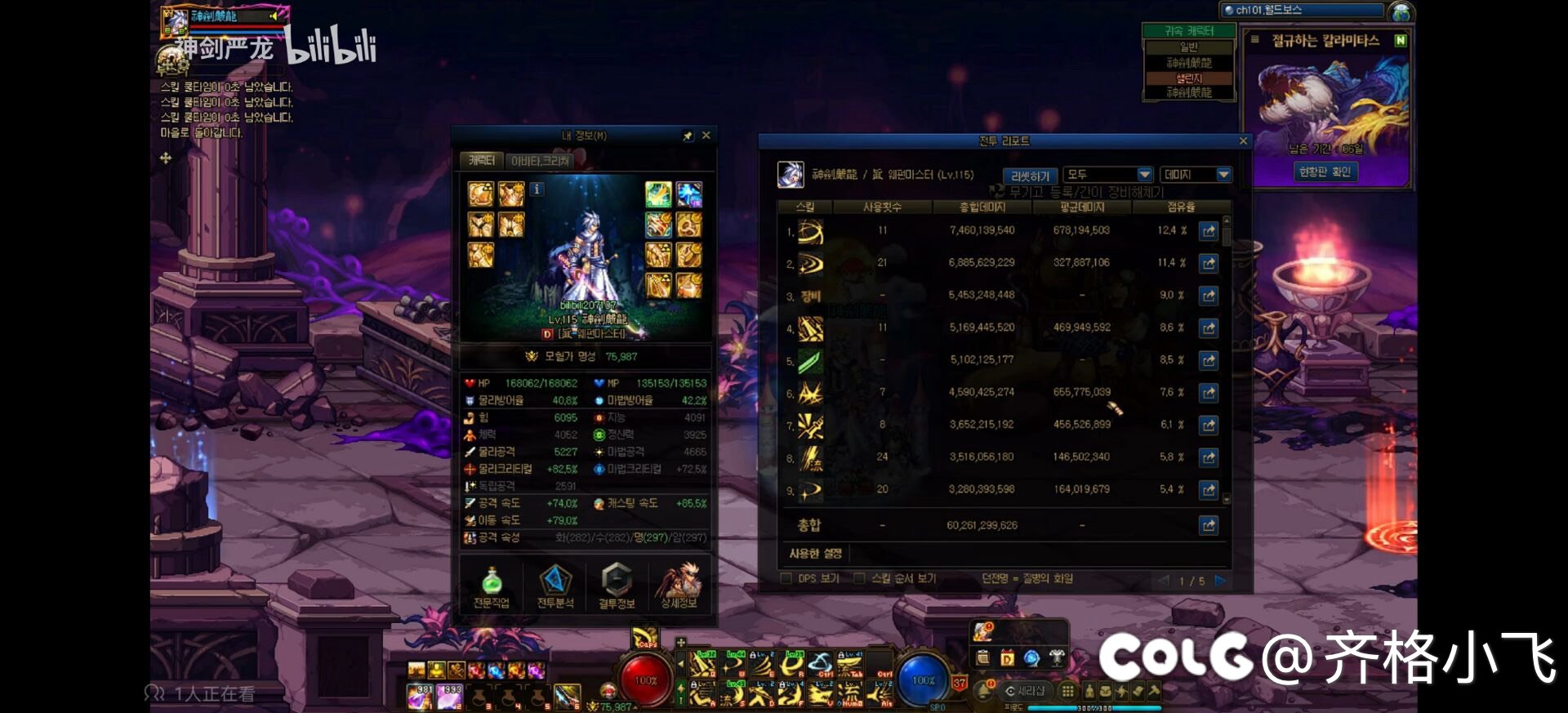This screenshot has width=1568, height=713.
Task: Open 상세정보 detailed stats
Action: 679,587
